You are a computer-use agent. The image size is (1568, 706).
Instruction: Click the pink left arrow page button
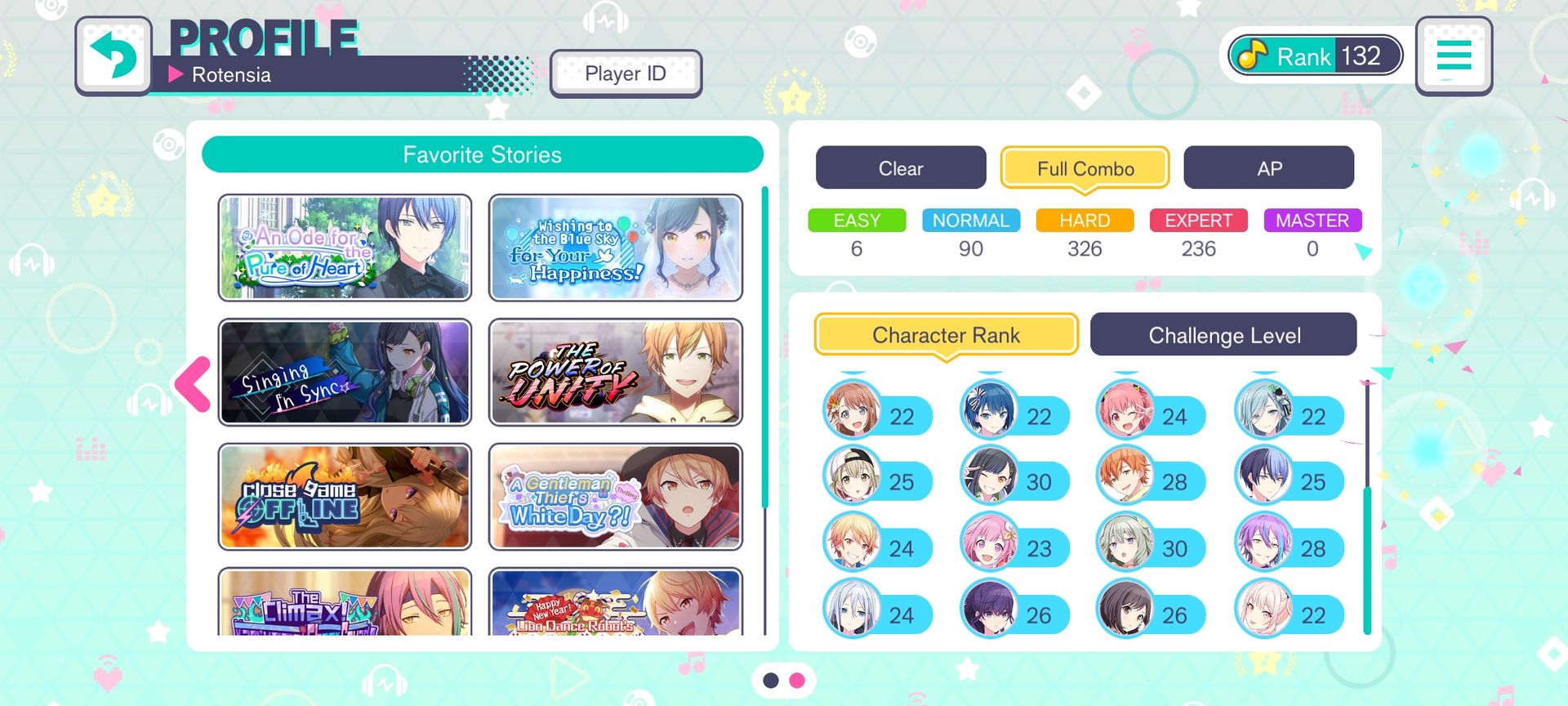point(194,383)
